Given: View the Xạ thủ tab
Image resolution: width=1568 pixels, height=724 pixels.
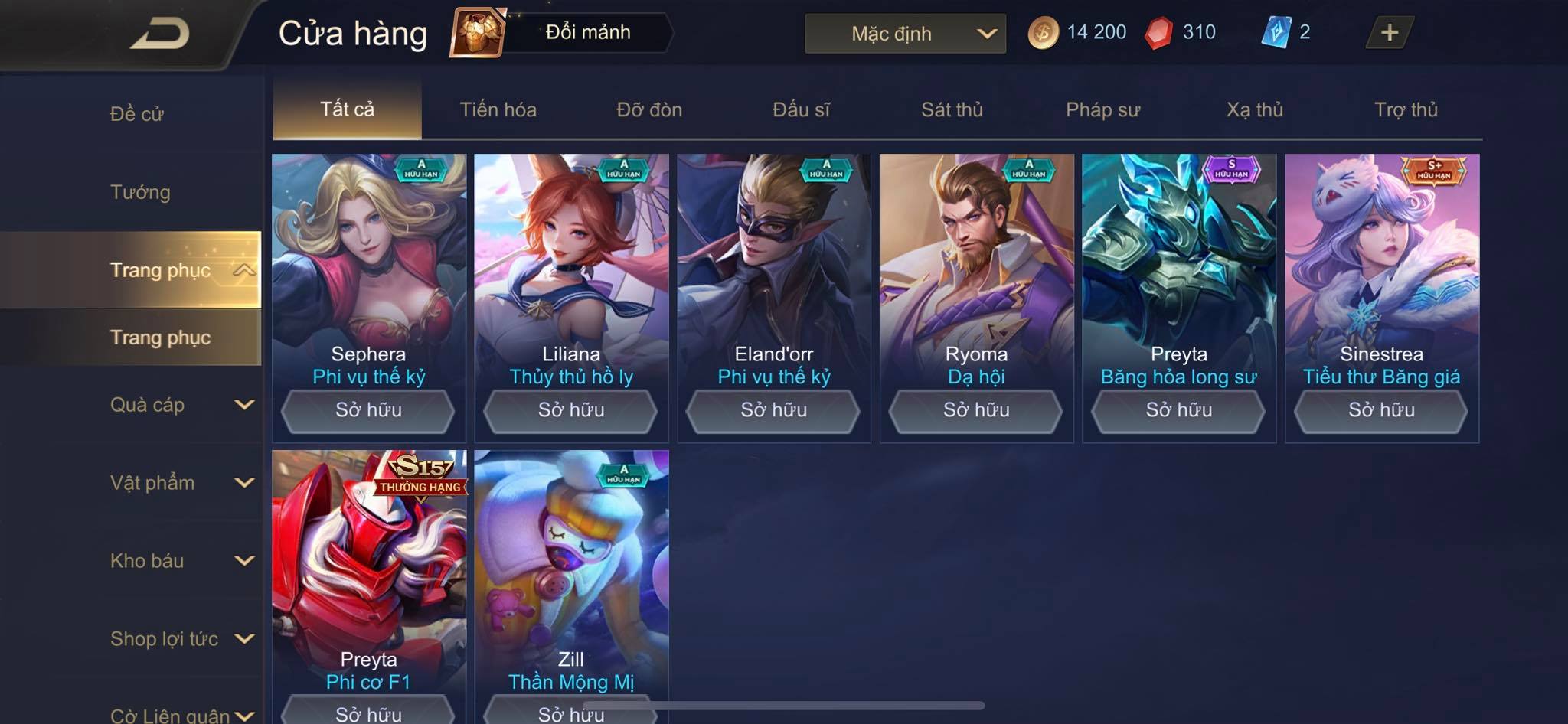Looking at the screenshot, I should click(1254, 109).
